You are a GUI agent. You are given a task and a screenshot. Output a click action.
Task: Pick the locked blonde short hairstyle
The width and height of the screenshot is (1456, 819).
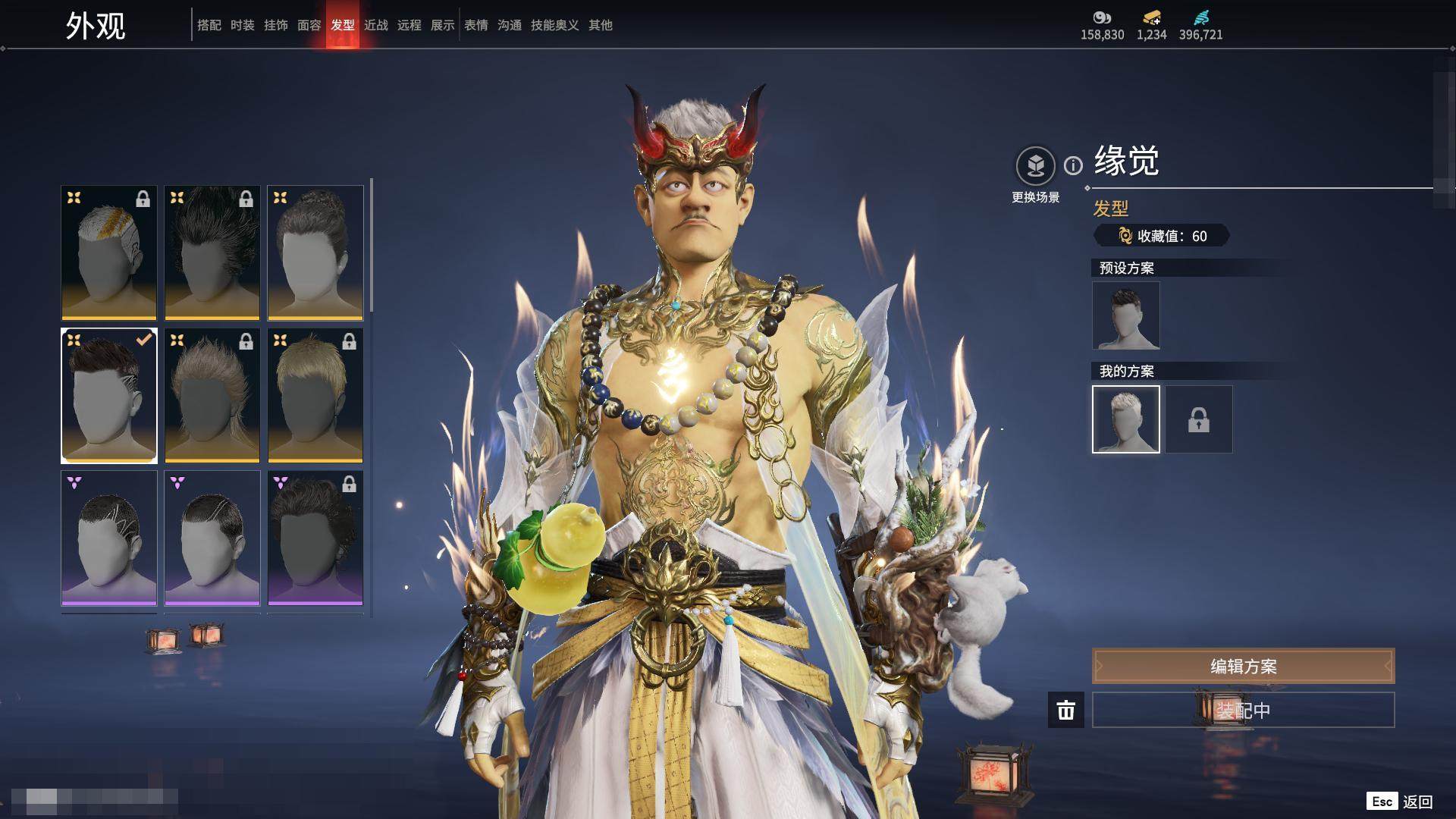click(315, 395)
